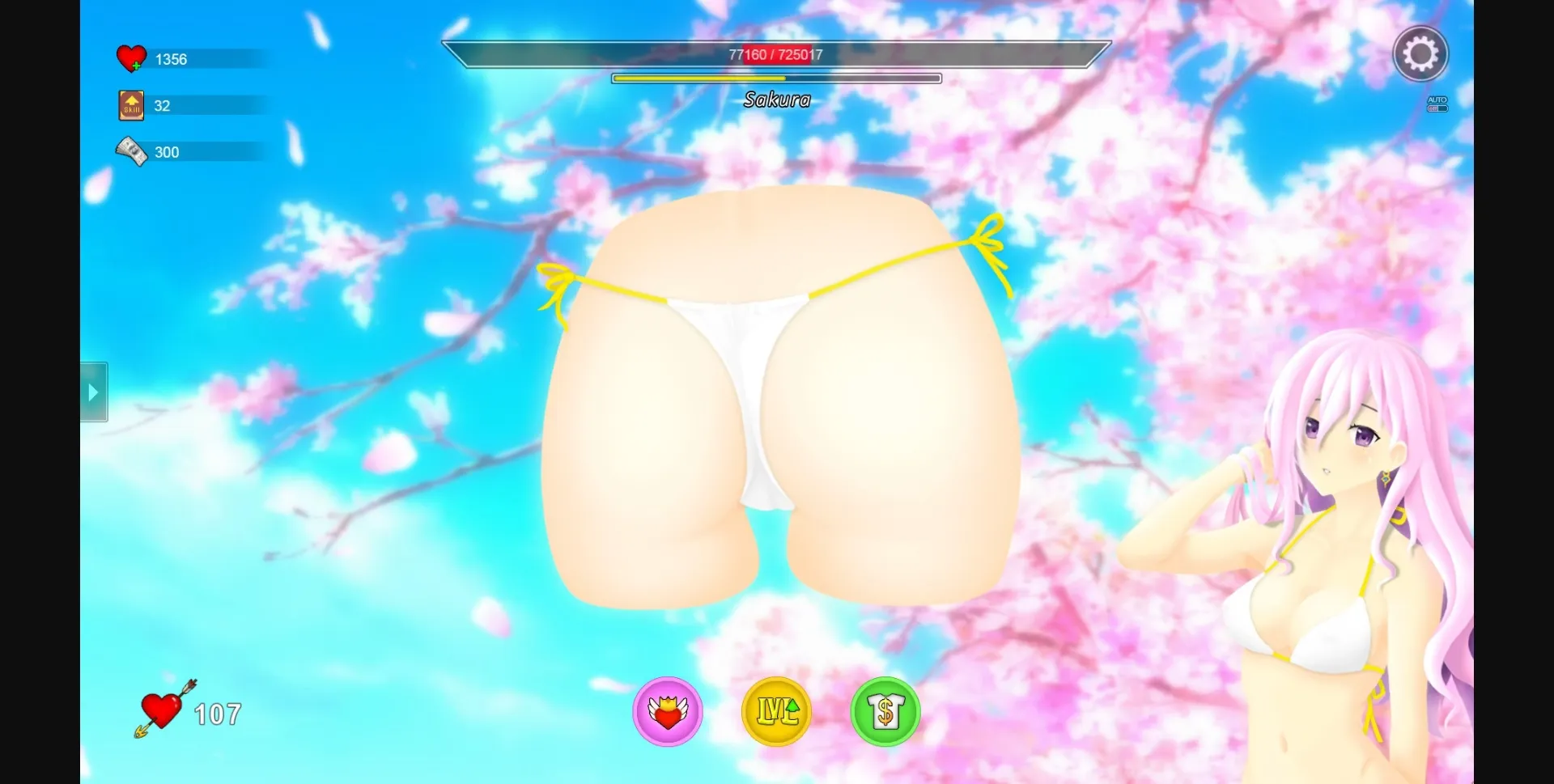1554x784 pixels.
Task: Select the 32 skill points value
Action: tap(161, 105)
